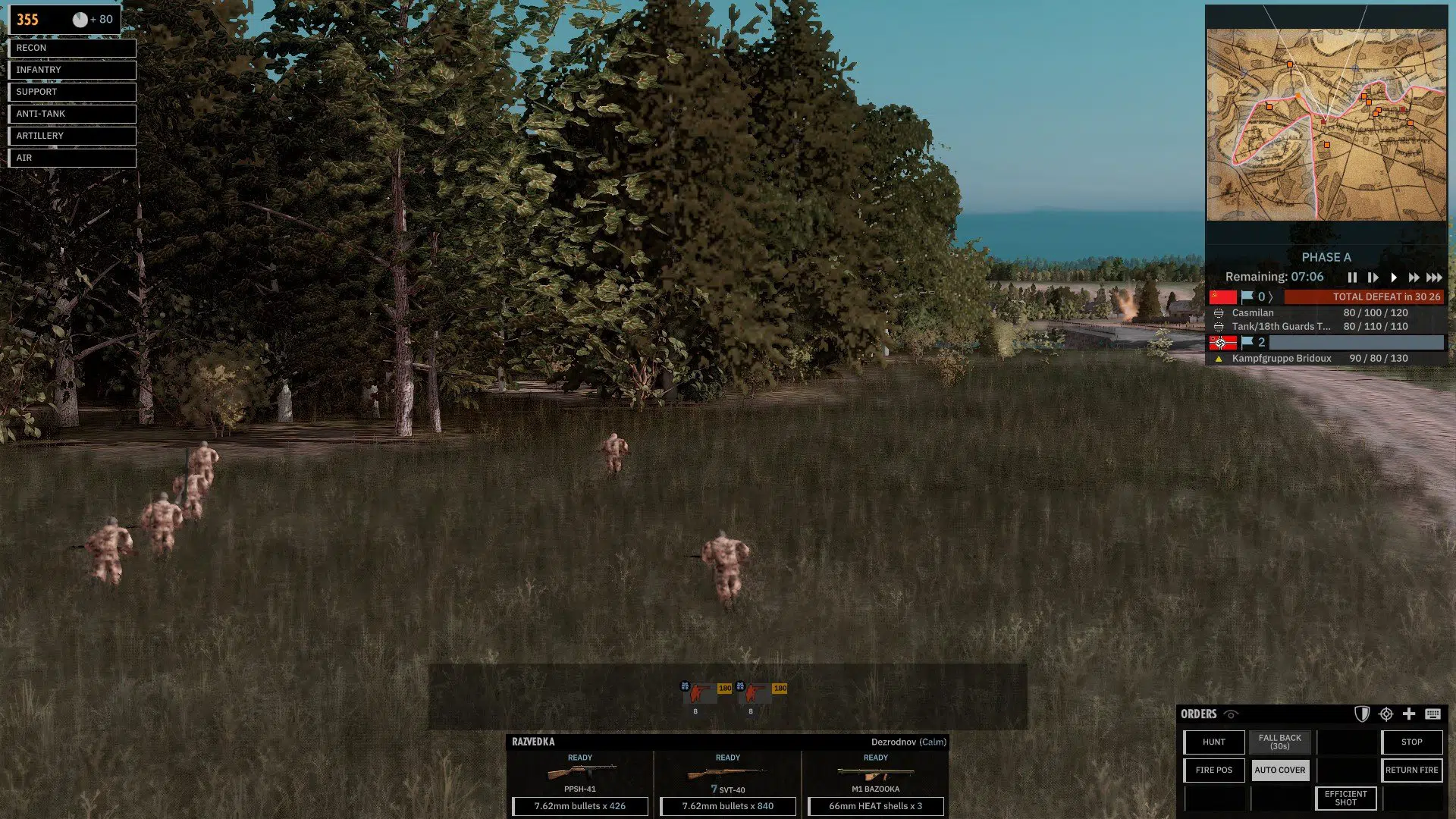This screenshot has height=819, width=1456.
Task: Click the targeting reticle icon in Orders panel
Action: [x=1386, y=714]
